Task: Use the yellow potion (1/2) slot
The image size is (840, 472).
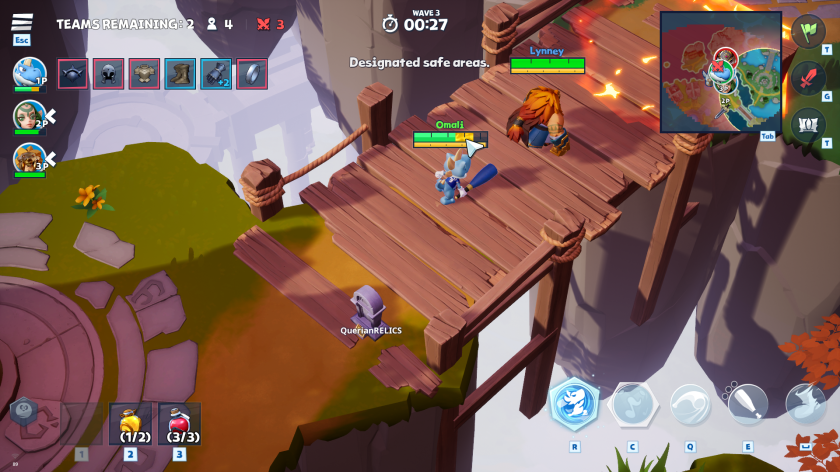Action: [130, 423]
